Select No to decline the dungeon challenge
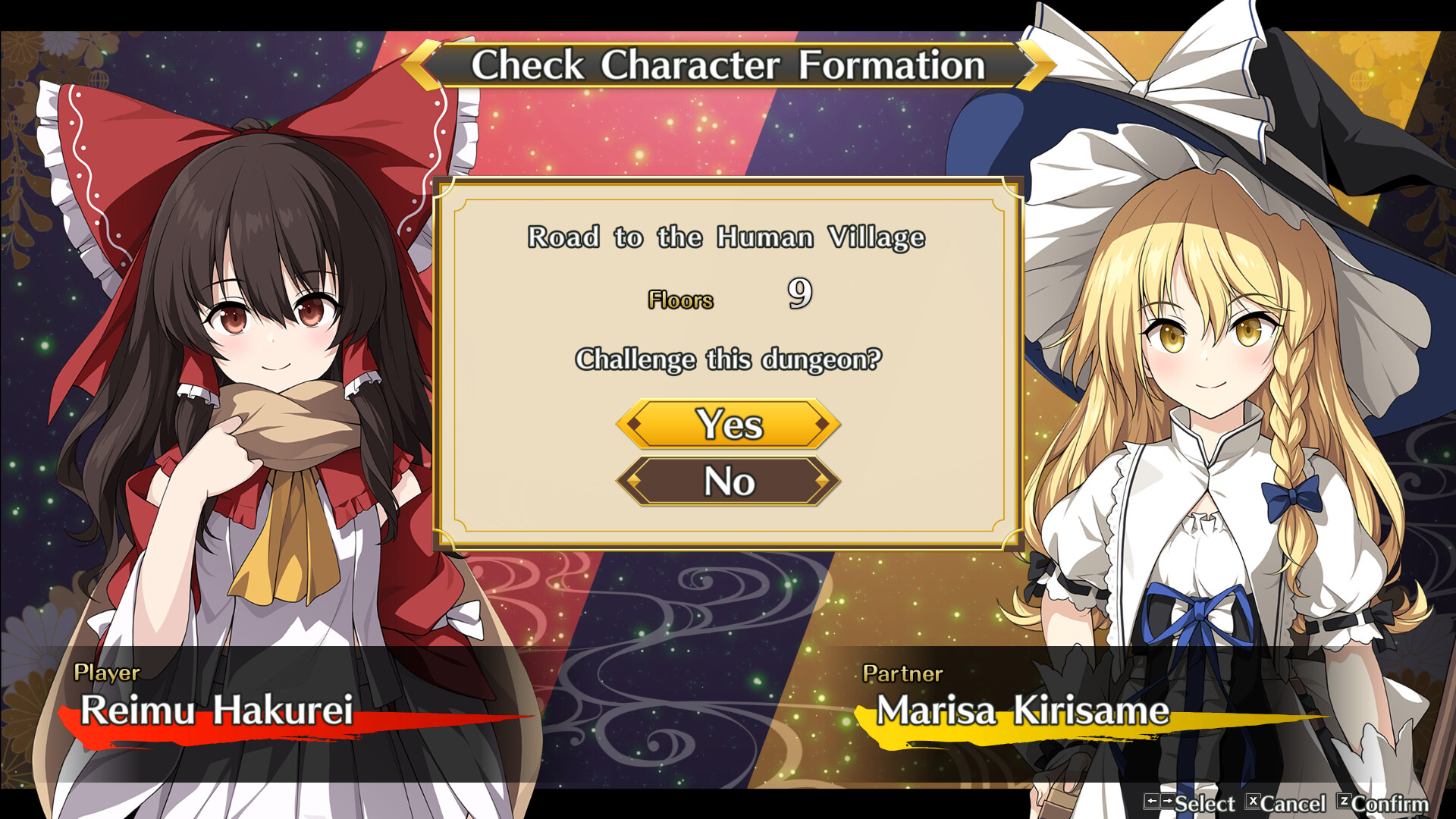Image resolution: width=1456 pixels, height=819 pixels. pyautogui.click(x=728, y=481)
